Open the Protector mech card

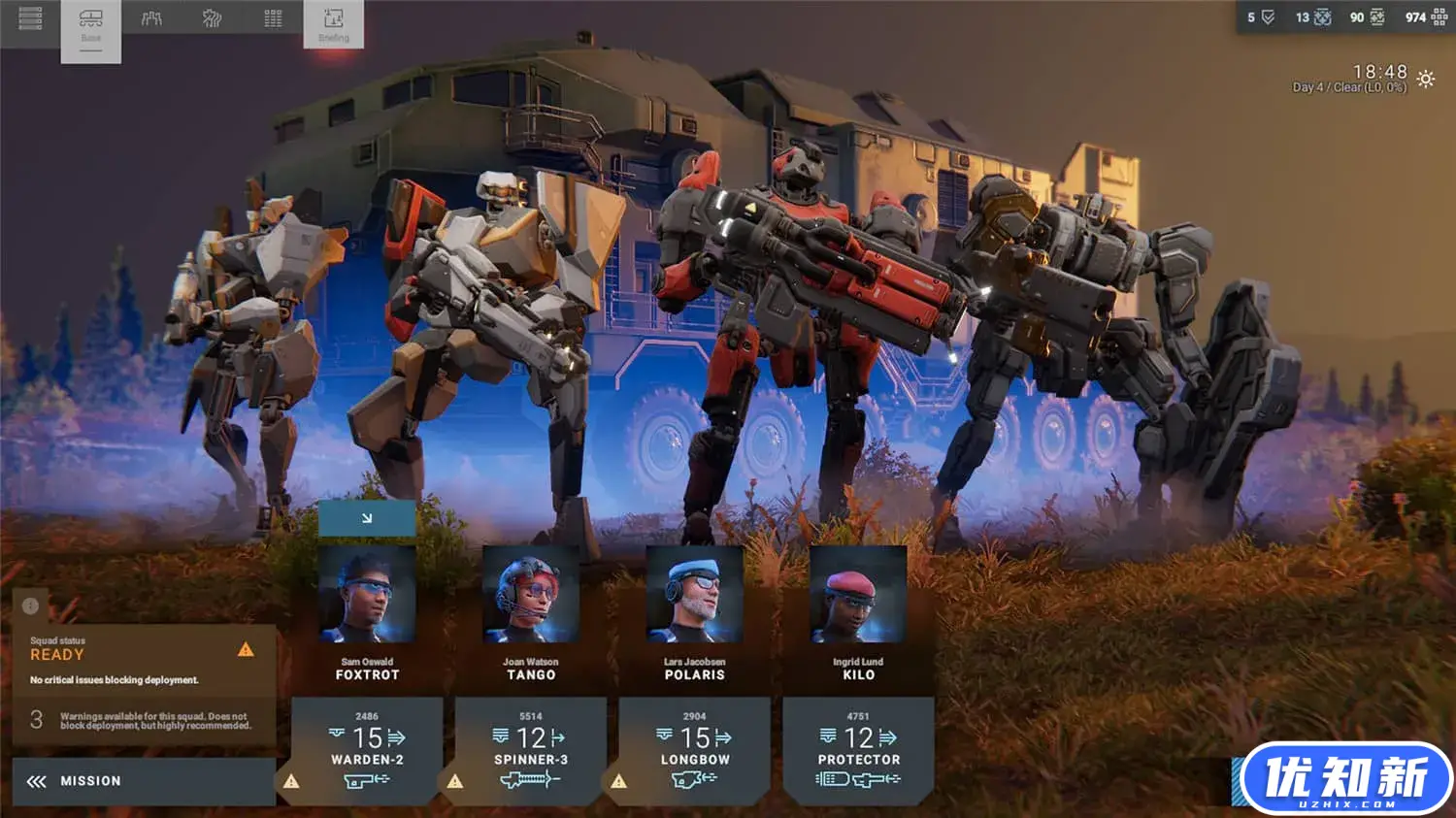[858, 751]
